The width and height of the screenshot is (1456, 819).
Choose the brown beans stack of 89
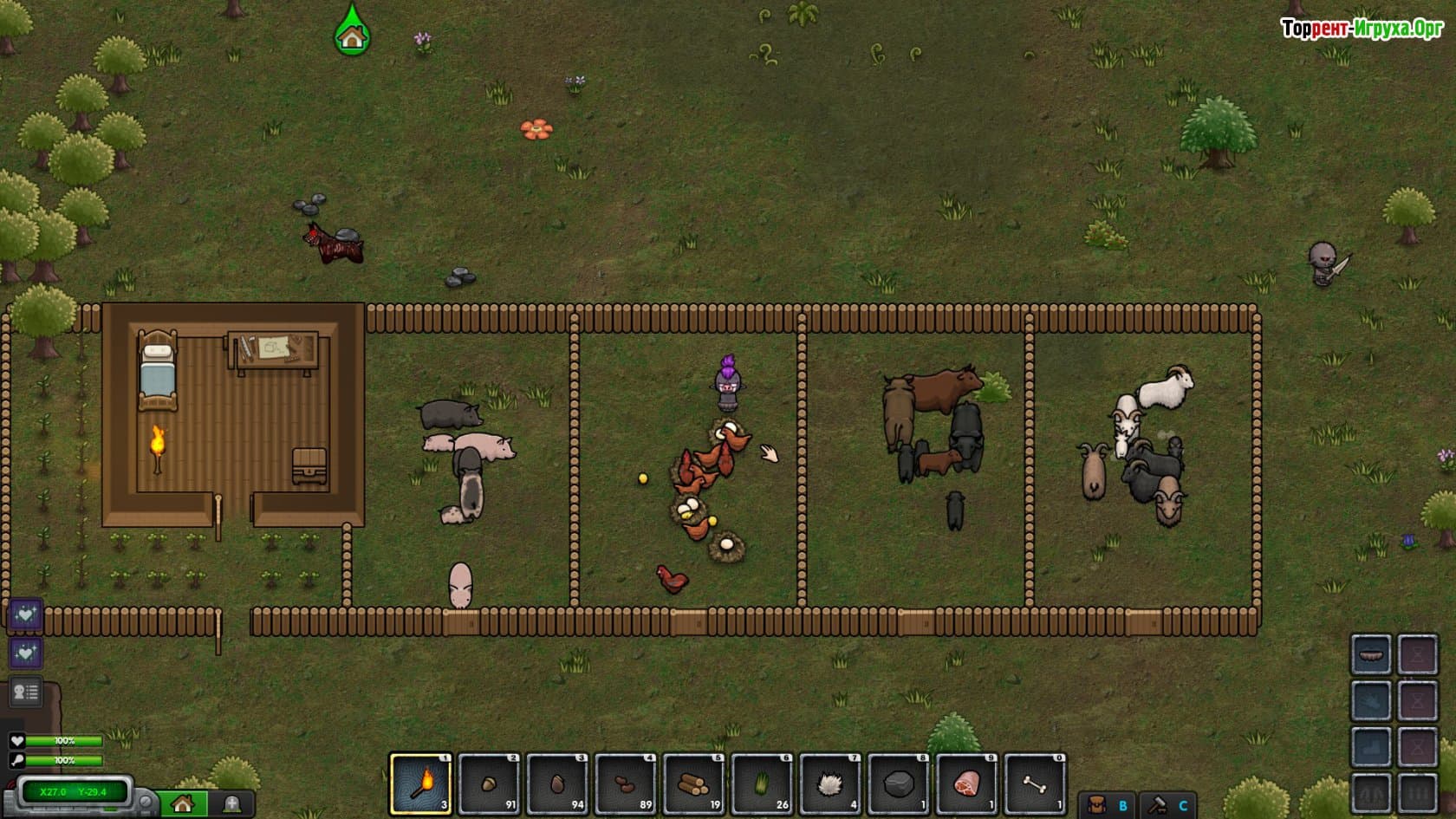pyautogui.click(x=626, y=784)
